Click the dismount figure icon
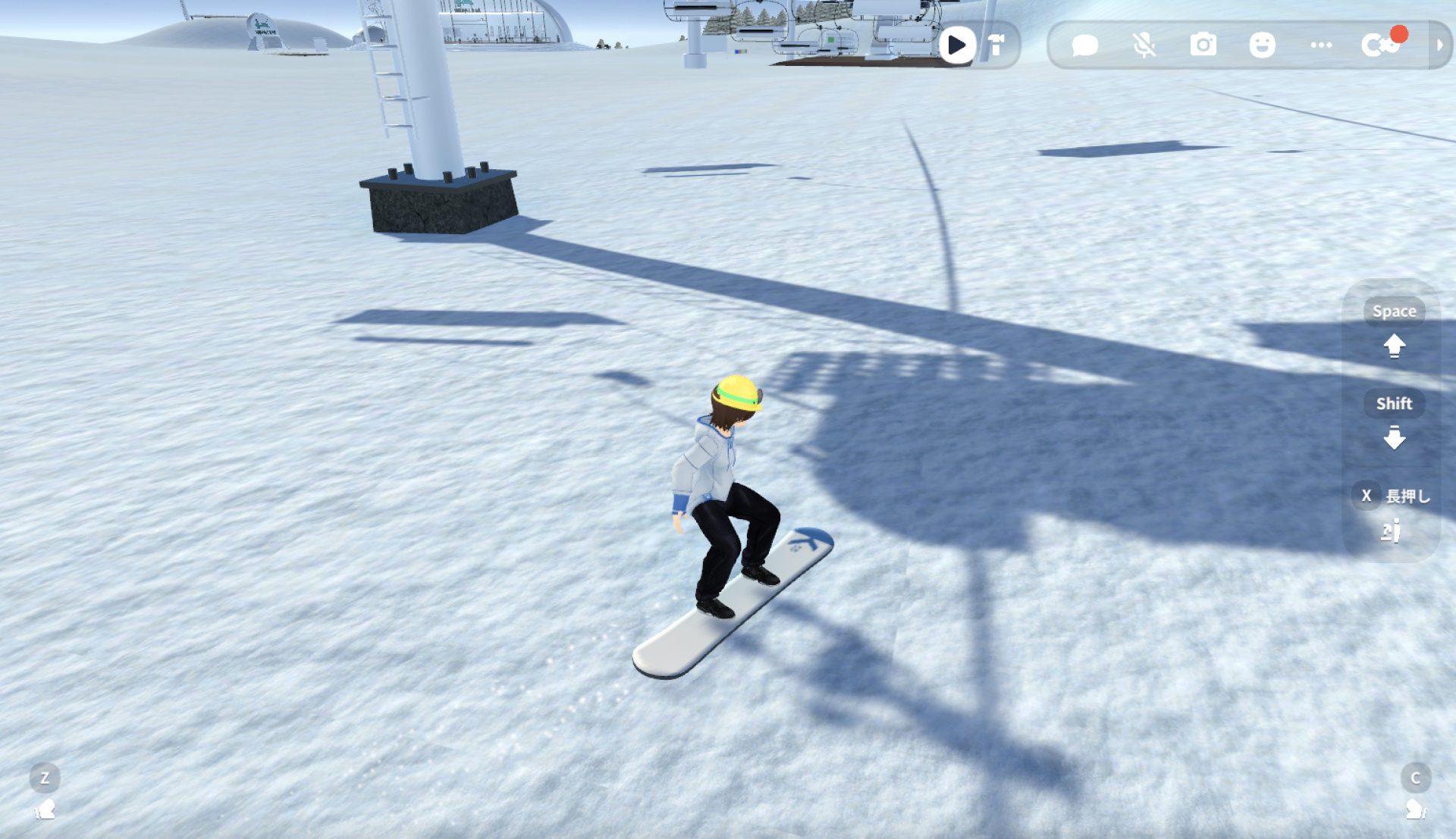The width and height of the screenshot is (1456, 839). coord(1391,531)
